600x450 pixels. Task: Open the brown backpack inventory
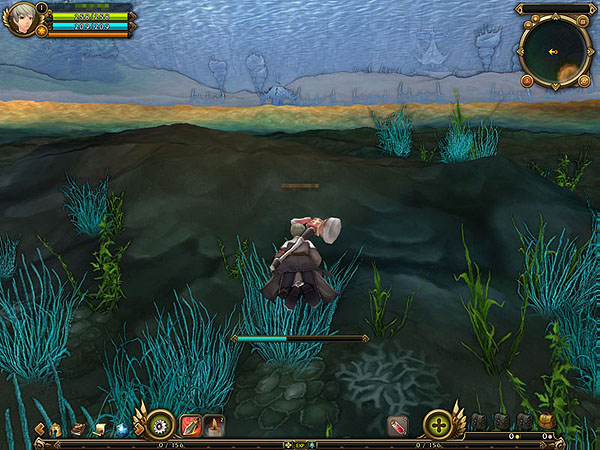(x=546, y=422)
